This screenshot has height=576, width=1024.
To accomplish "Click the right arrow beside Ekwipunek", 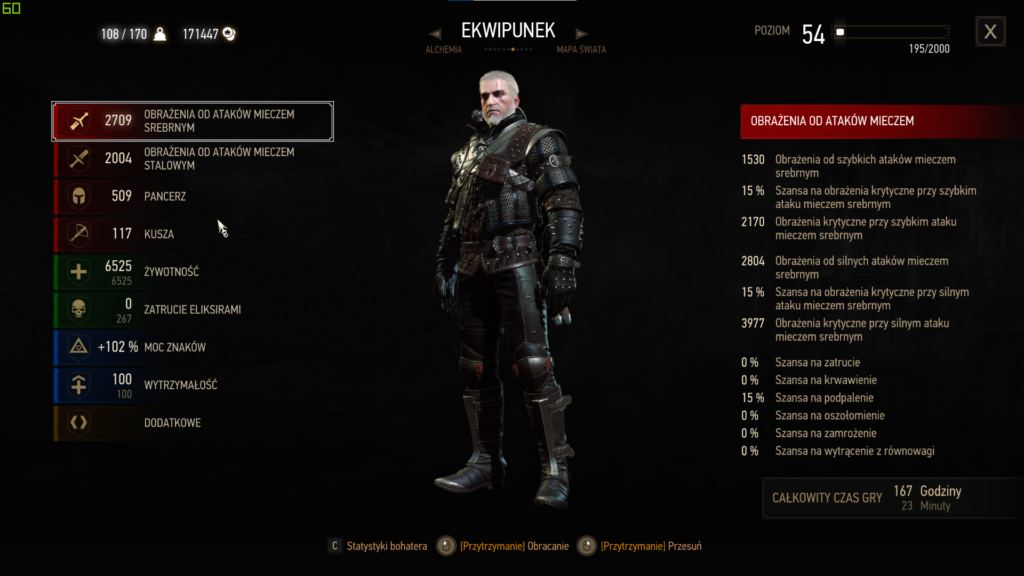I will (x=581, y=34).
